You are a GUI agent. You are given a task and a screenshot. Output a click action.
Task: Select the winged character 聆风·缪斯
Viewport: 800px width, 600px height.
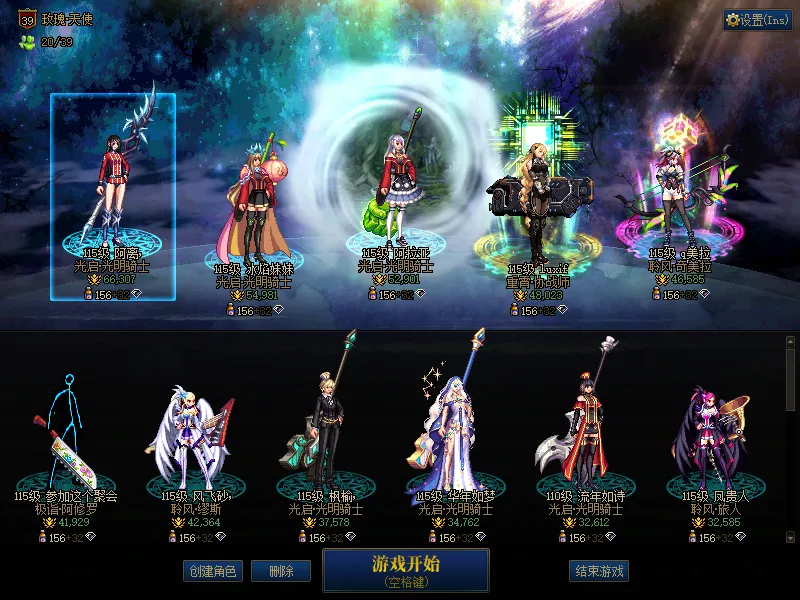coord(190,440)
